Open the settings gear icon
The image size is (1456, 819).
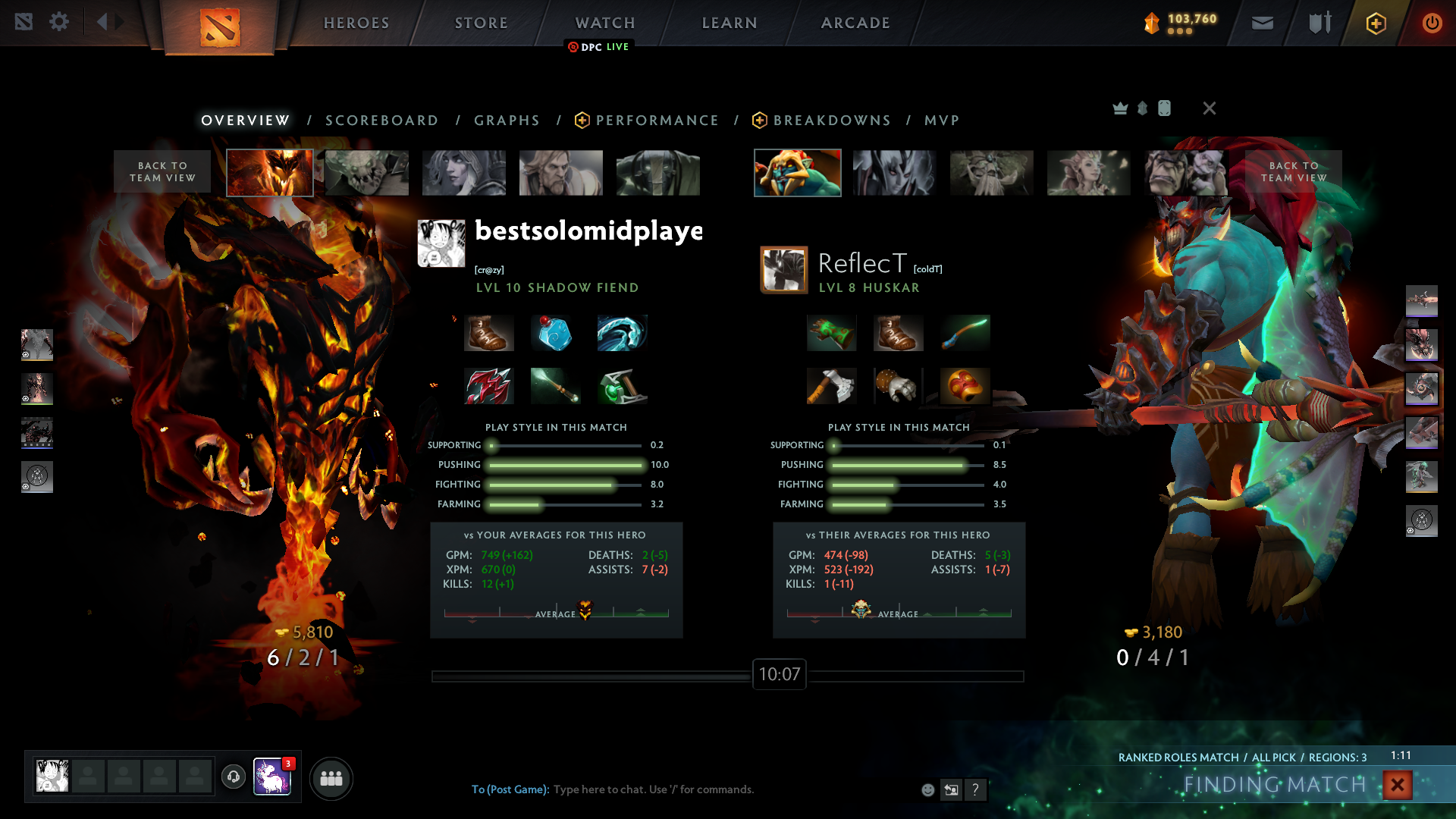click(59, 22)
